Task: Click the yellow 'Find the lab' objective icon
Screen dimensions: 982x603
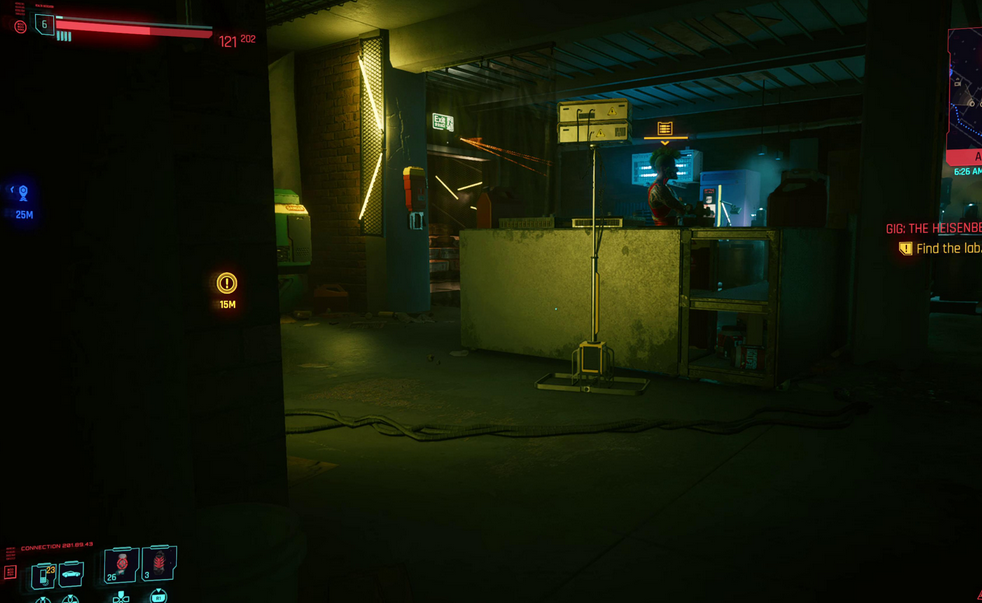Action: pyautogui.click(x=906, y=249)
